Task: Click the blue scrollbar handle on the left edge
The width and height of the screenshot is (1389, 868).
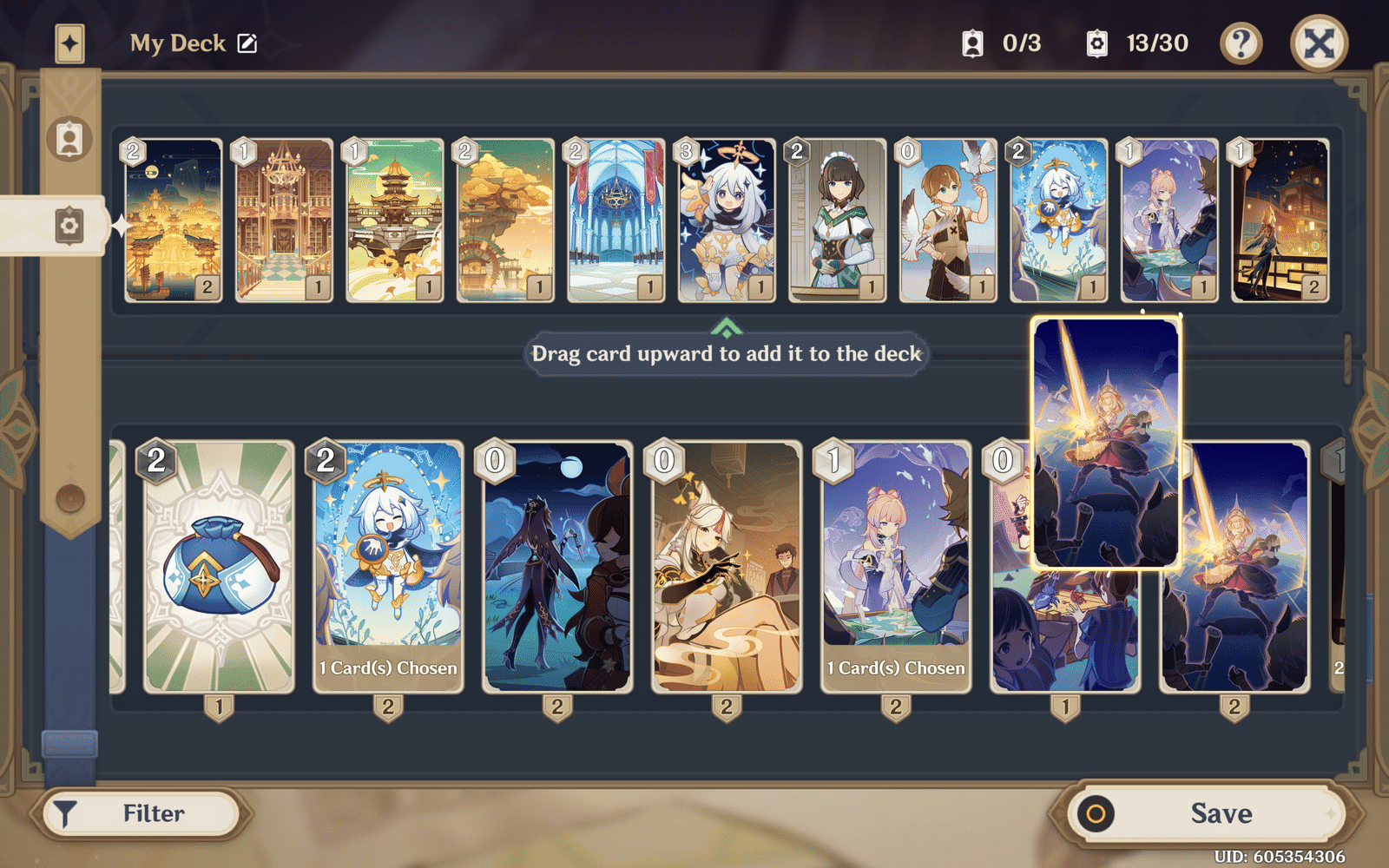Action: [x=70, y=742]
